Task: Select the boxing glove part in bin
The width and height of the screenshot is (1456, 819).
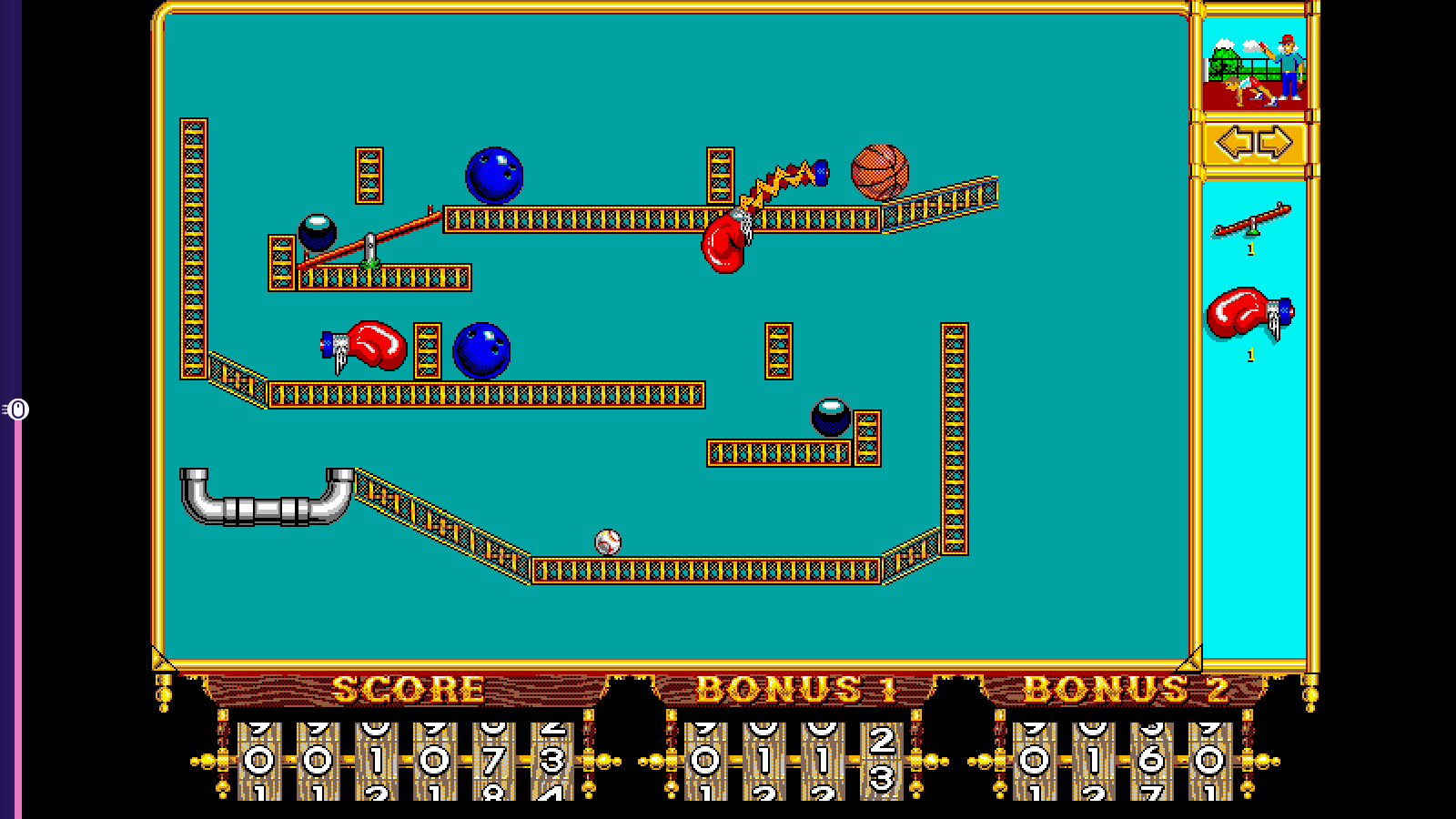Action: [x=1249, y=314]
